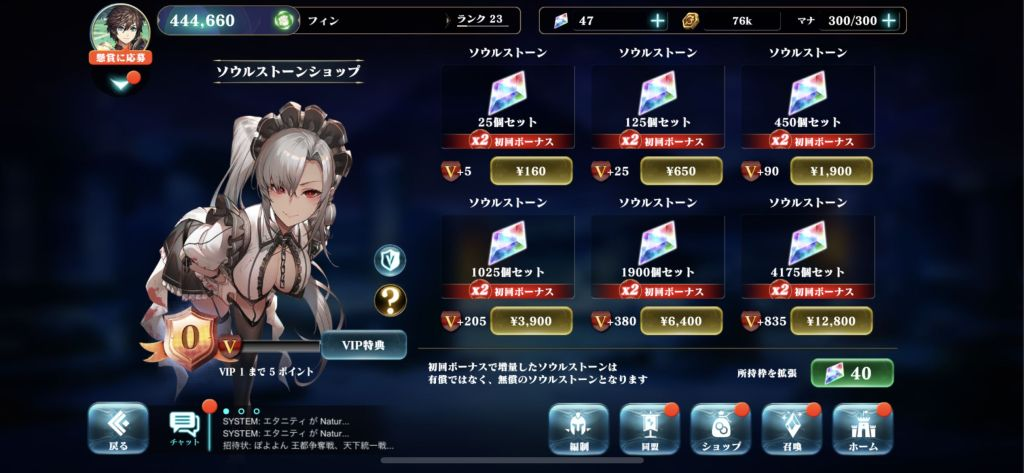This screenshot has height=473, width=1024.
Task: Open the 同盟 alliance menu
Action: click(650, 429)
